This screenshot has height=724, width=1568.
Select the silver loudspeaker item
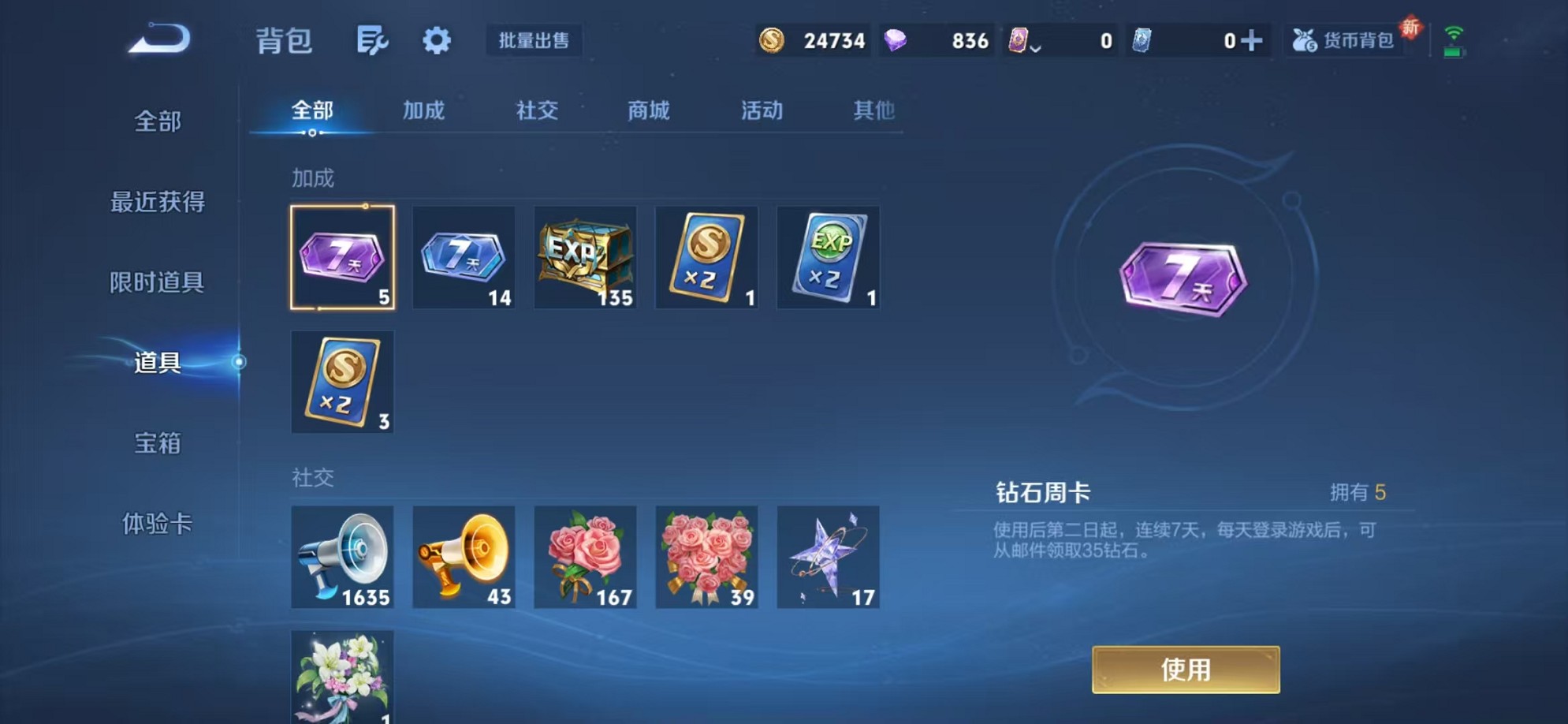click(x=342, y=558)
